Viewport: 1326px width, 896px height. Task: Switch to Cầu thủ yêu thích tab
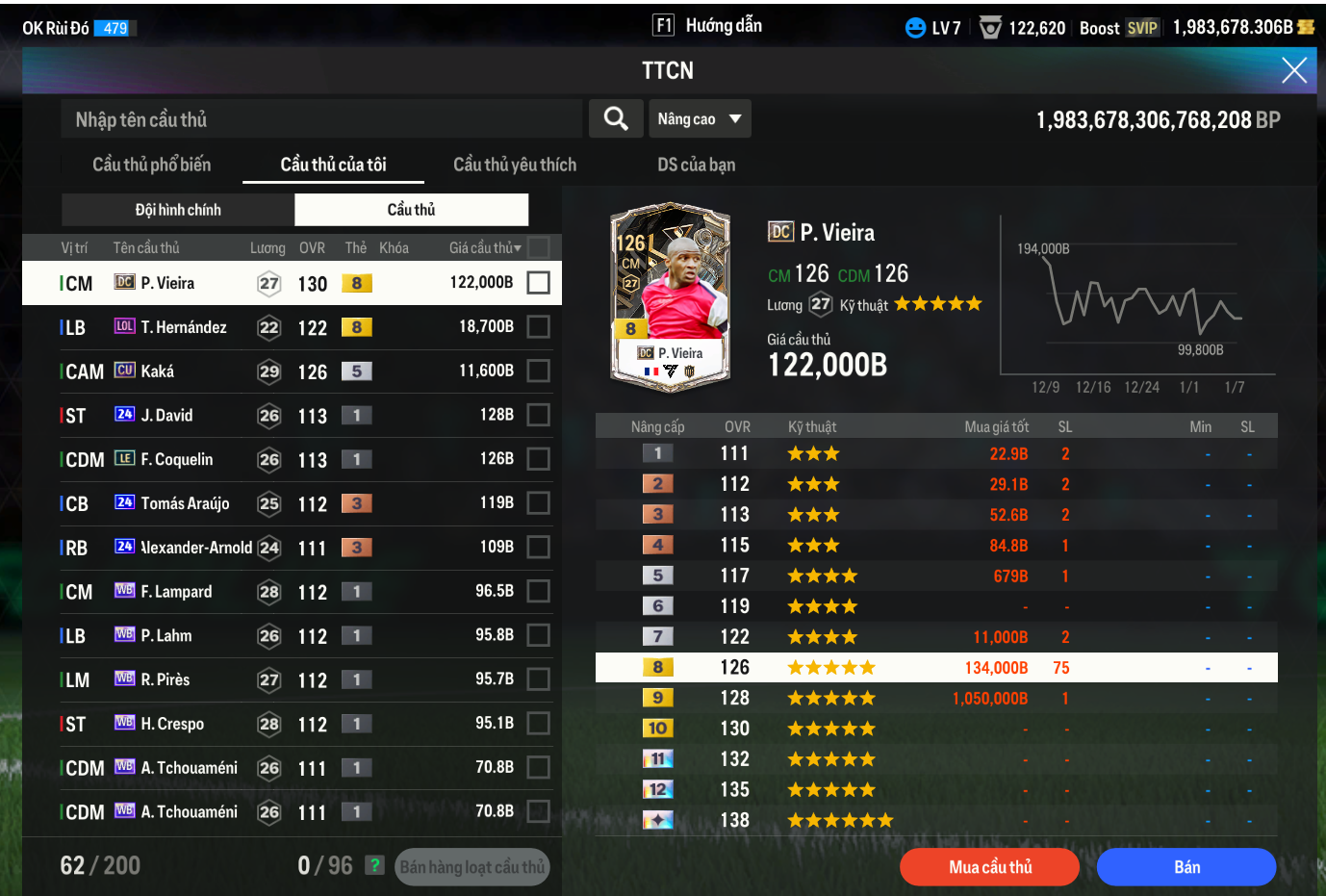(515, 165)
